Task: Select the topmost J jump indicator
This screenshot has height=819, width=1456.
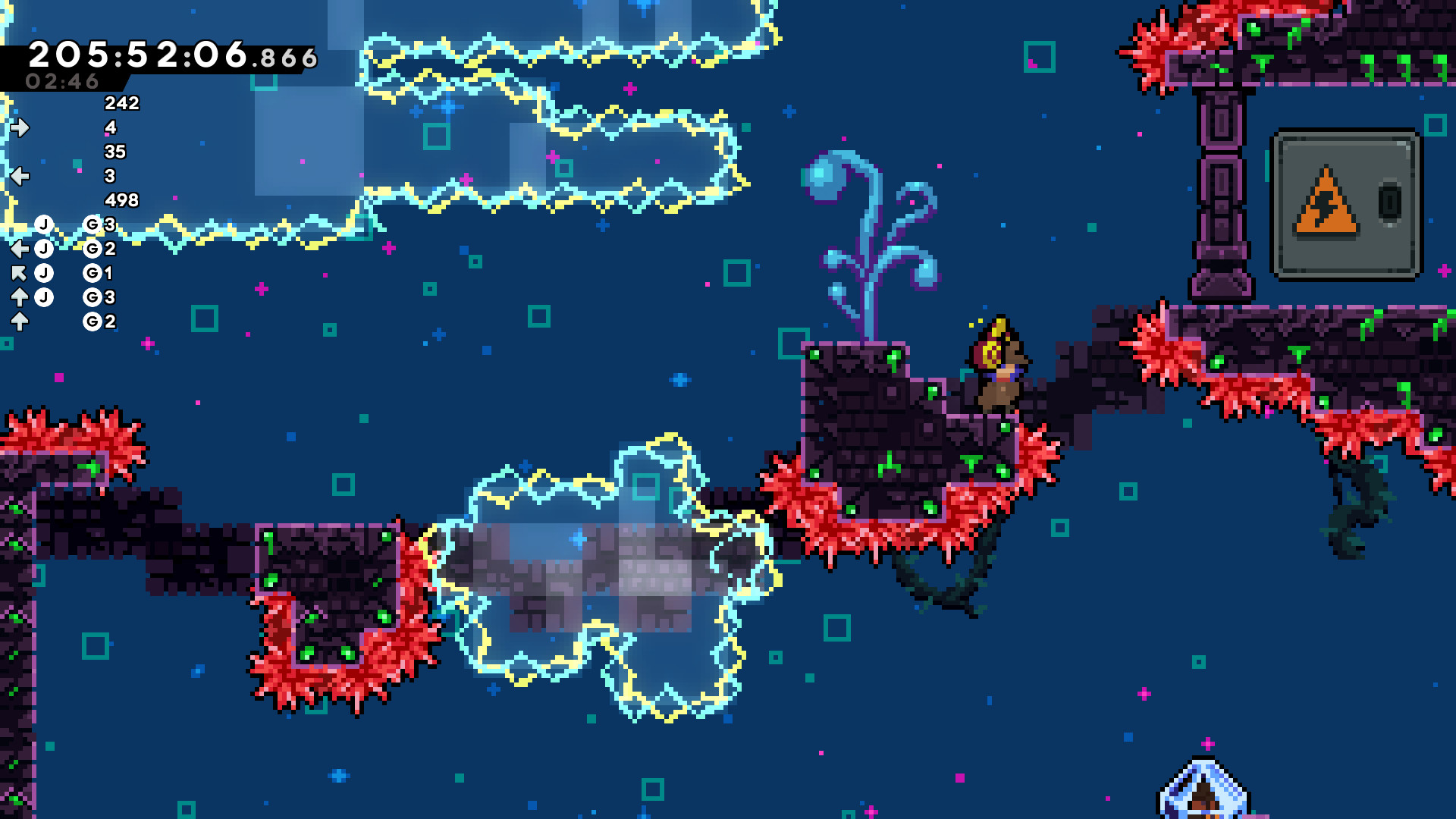Action: [x=44, y=223]
